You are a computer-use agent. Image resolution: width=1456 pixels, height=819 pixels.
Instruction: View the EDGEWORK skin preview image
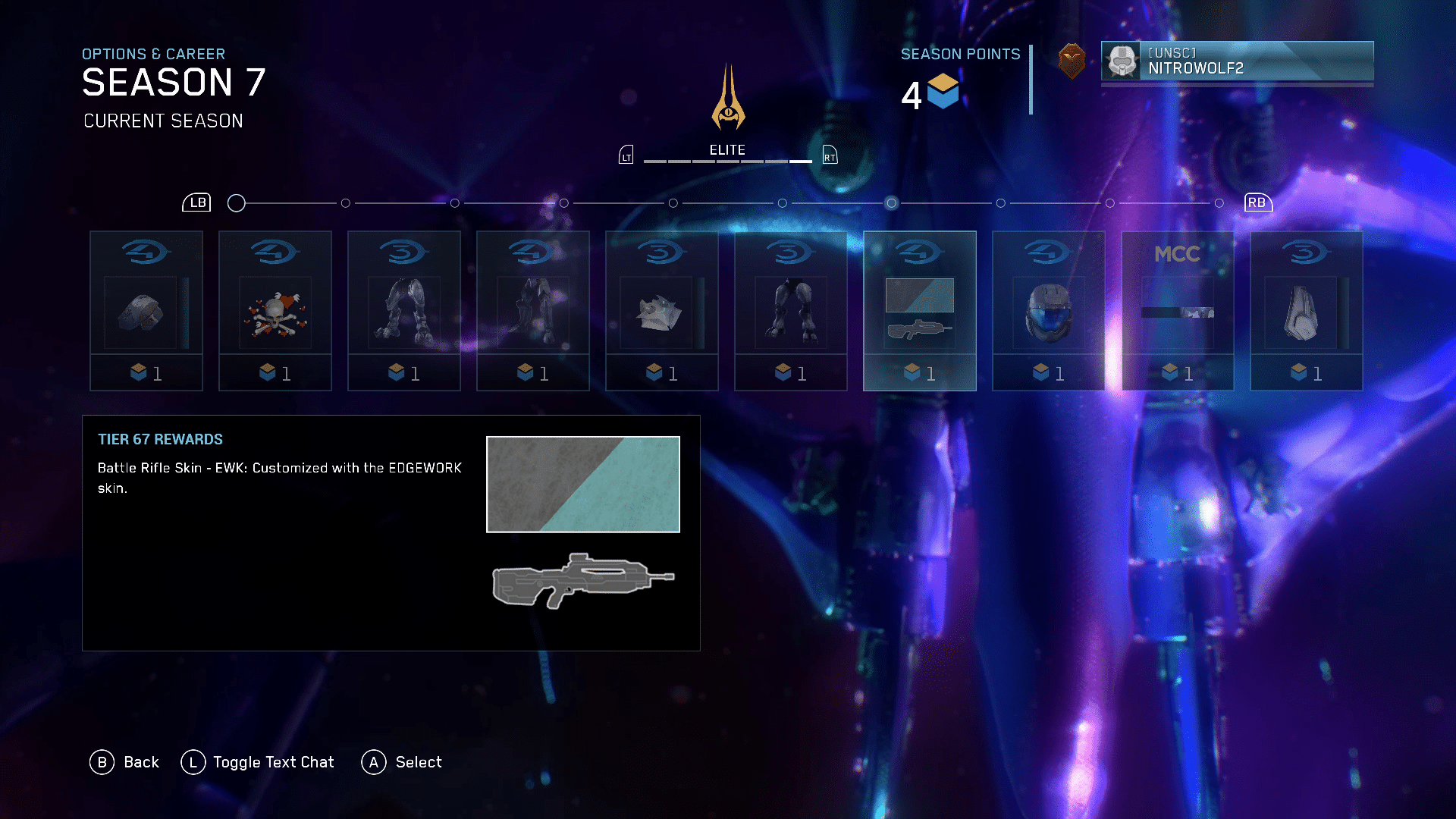(582, 485)
